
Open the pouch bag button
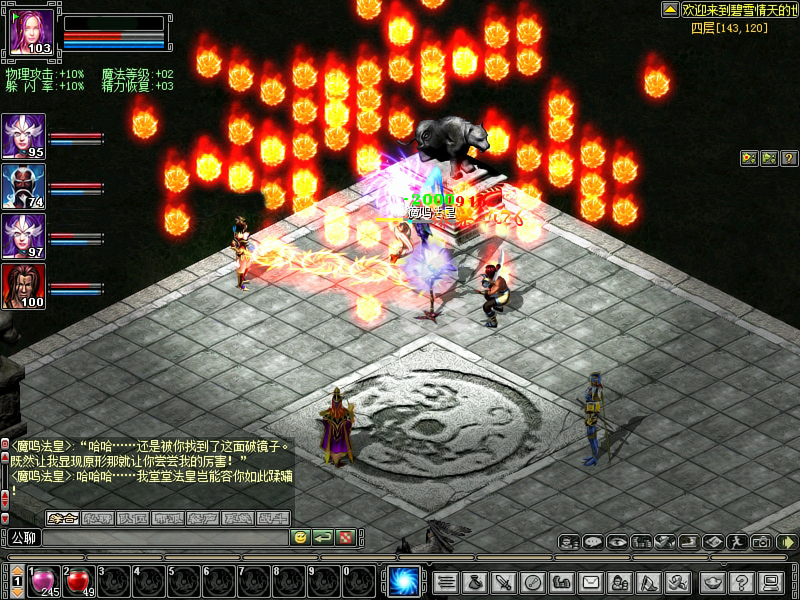tap(475, 581)
